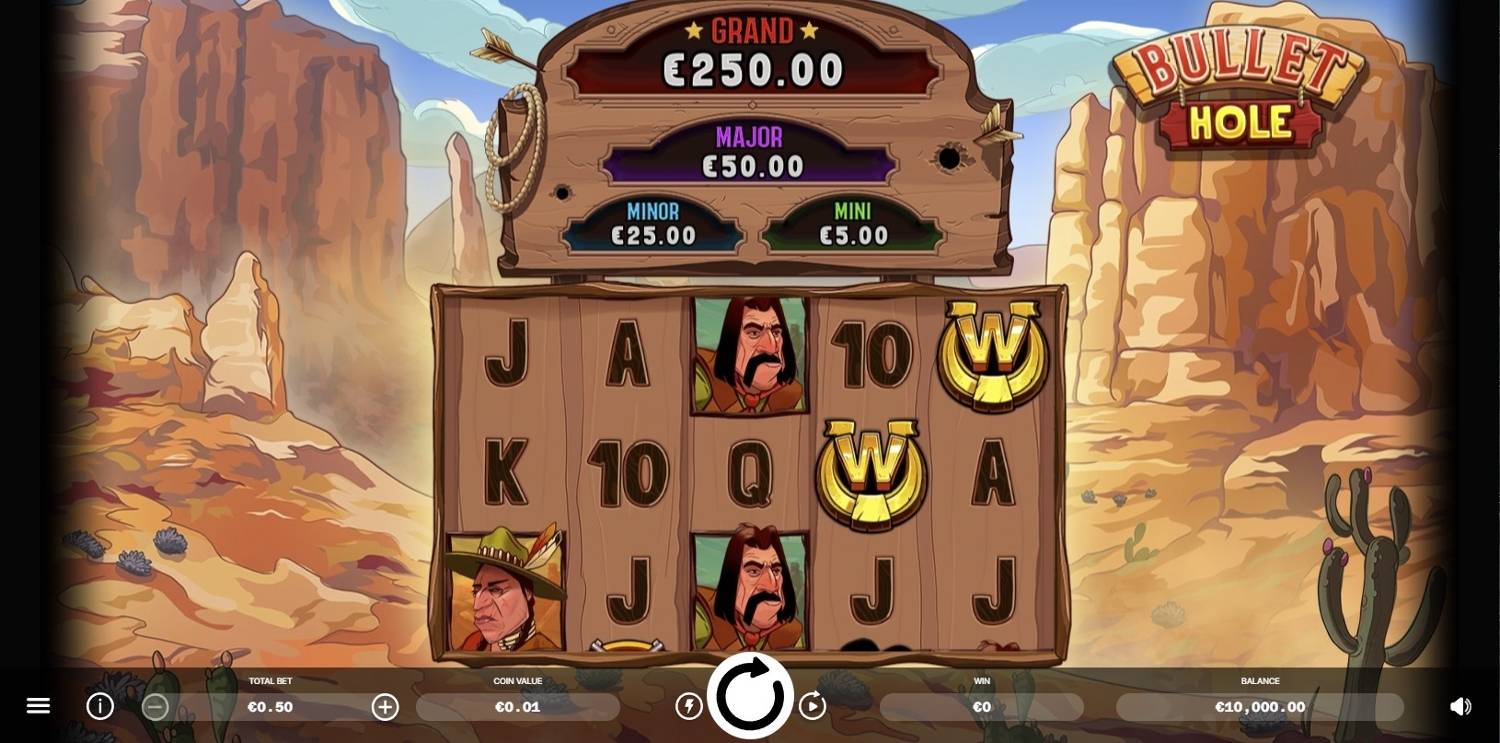1500x743 pixels.
Task: Open the coin value selector
Action: tap(517, 707)
